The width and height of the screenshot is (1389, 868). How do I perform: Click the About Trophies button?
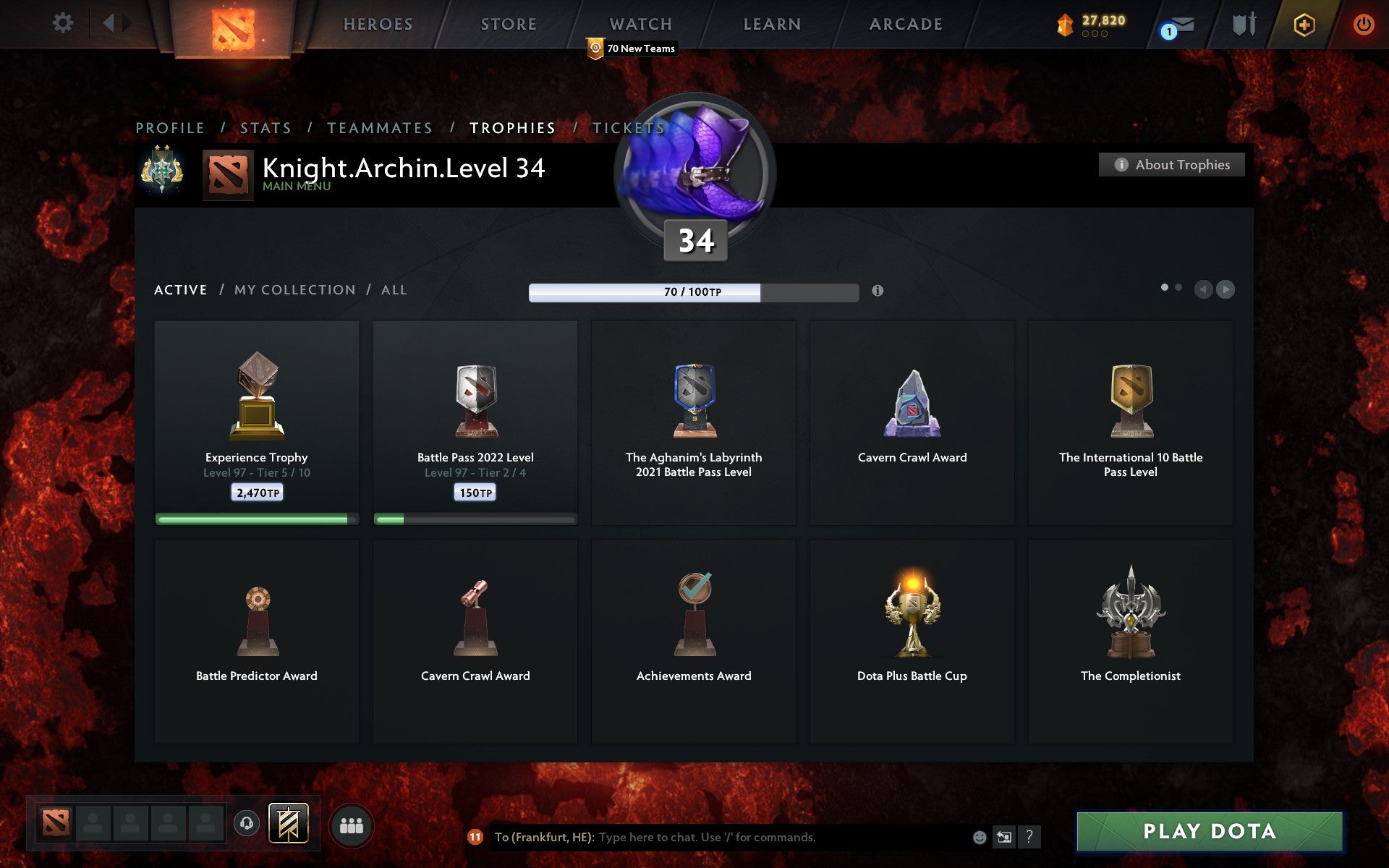point(1171,164)
